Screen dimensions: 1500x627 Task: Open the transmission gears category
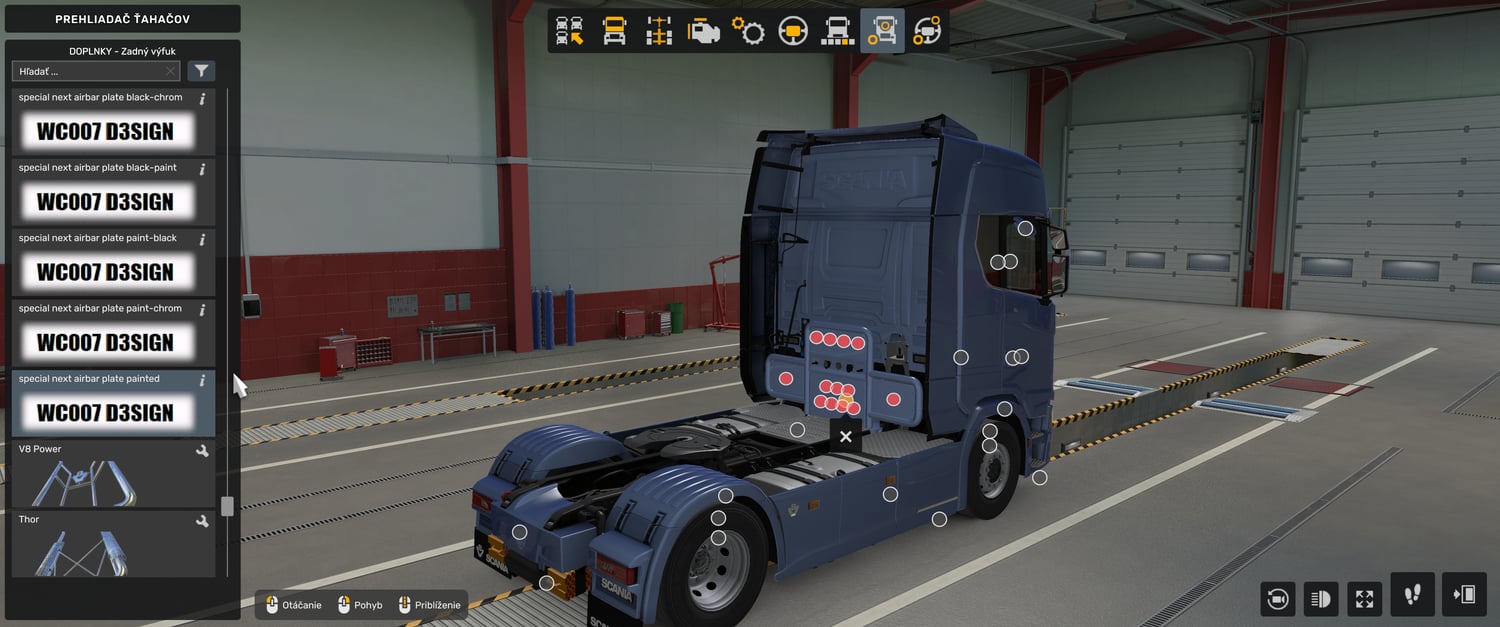coord(748,31)
